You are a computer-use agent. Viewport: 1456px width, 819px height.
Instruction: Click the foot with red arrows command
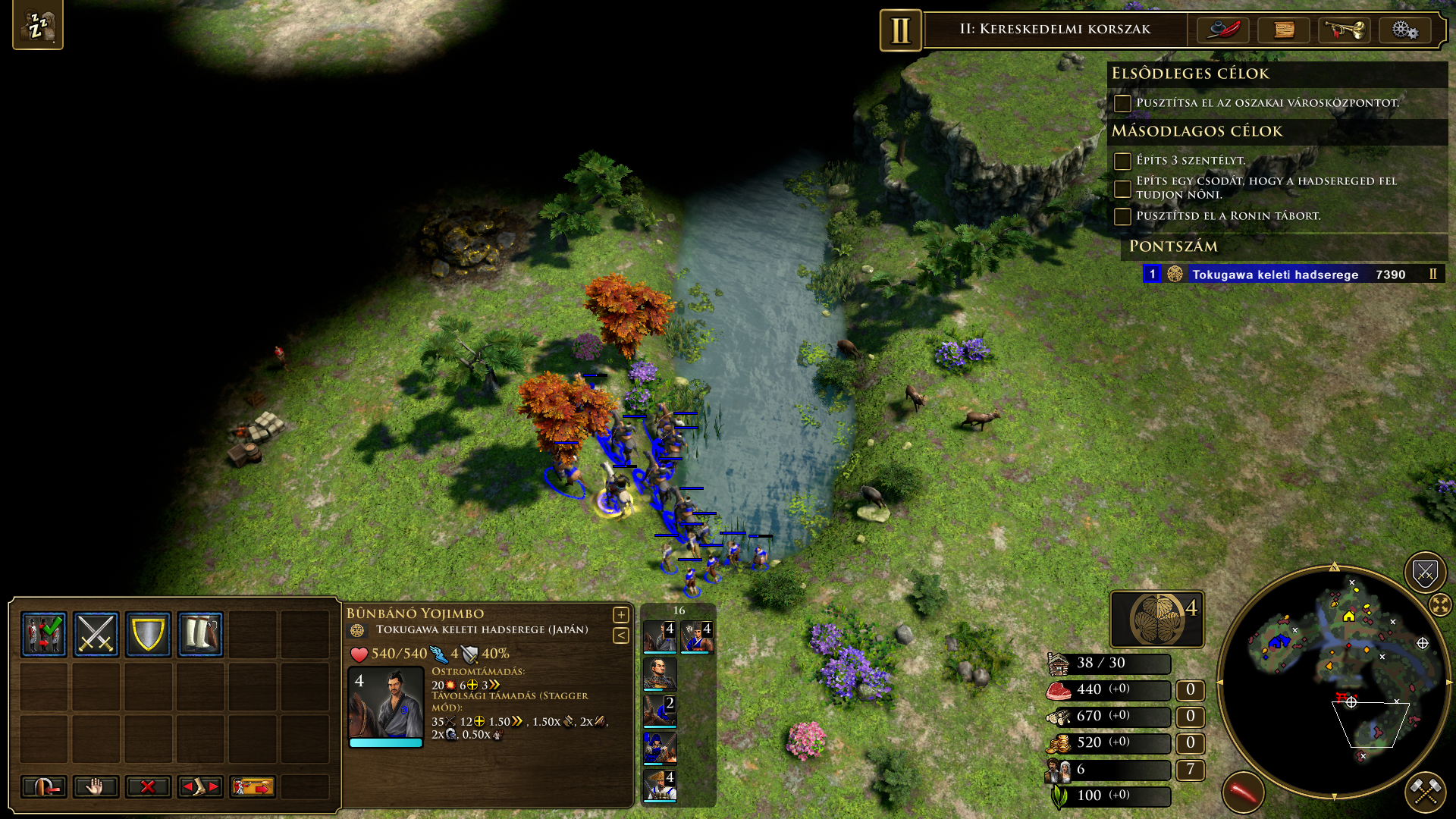pyautogui.click(x=200, y=787)
